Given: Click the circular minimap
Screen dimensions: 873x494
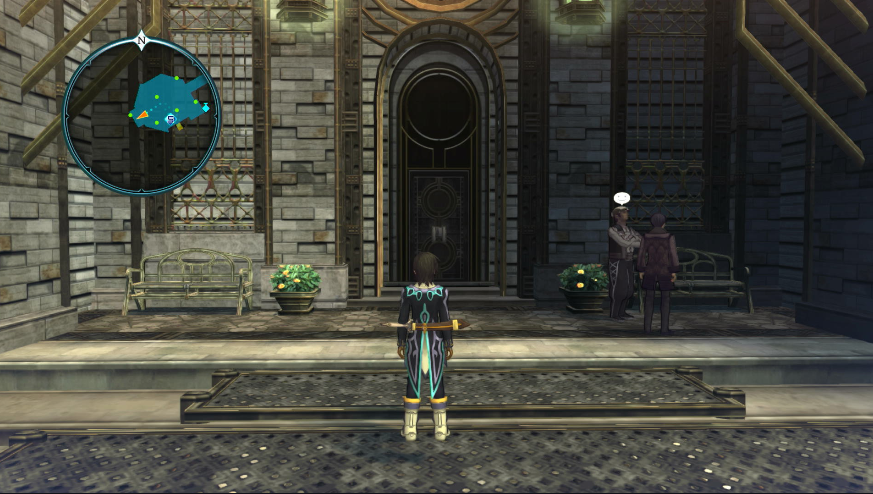Looking at the screenshot, I should coord(141,115).
